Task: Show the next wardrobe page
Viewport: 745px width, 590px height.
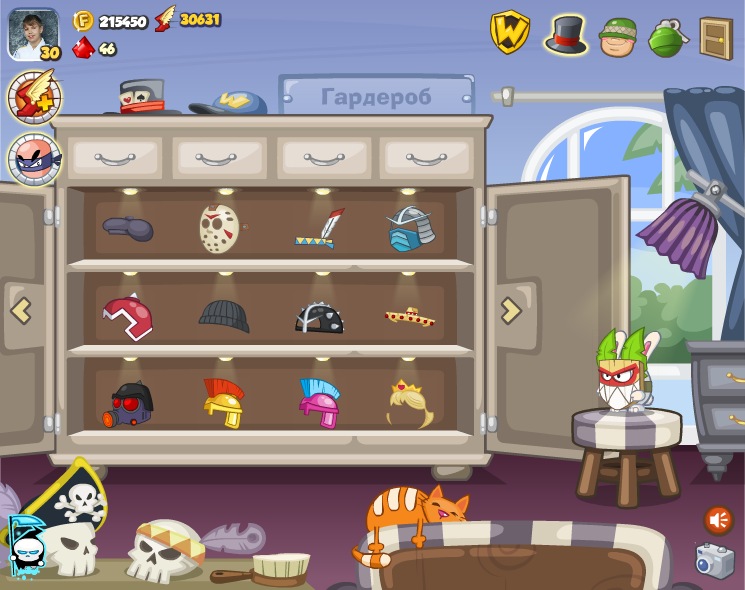Action: (510, 311)
